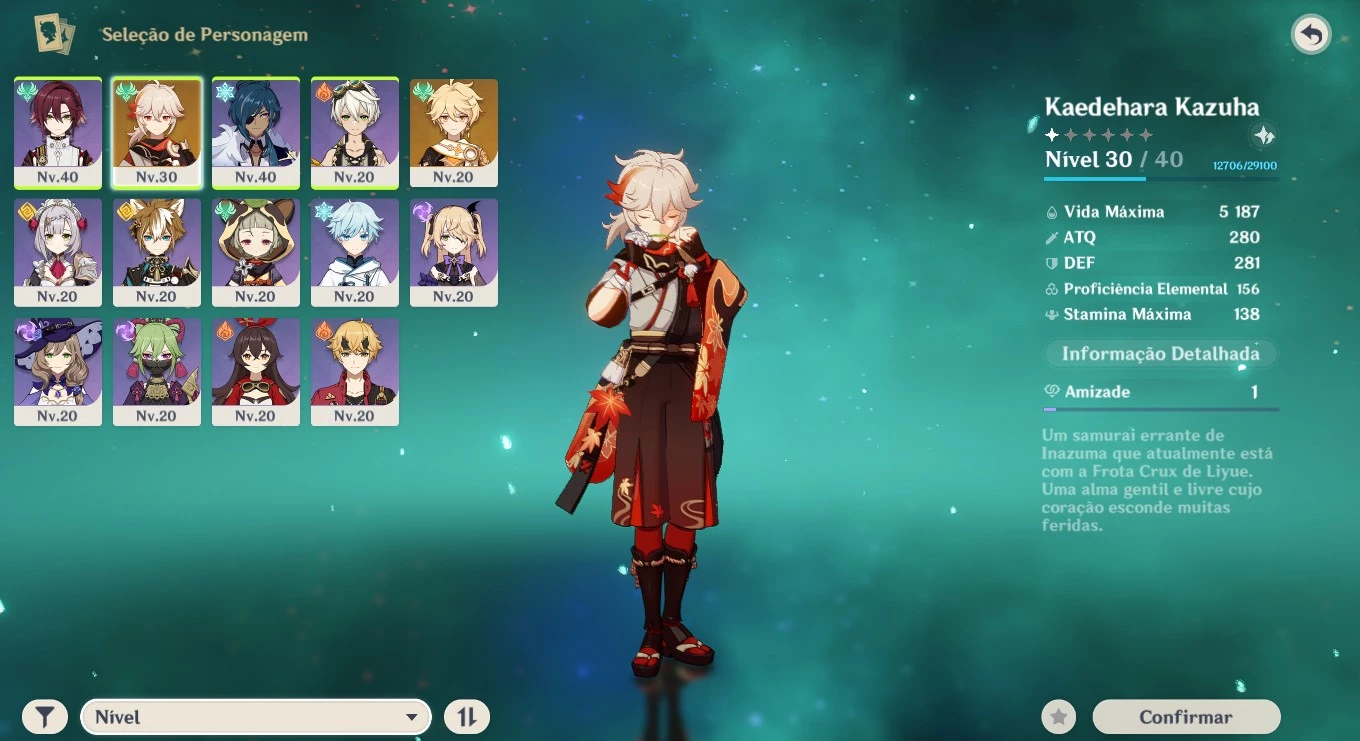1360x741 pixels.
Task: Click the DEF shield stat icon
Action: (1052, 263)
